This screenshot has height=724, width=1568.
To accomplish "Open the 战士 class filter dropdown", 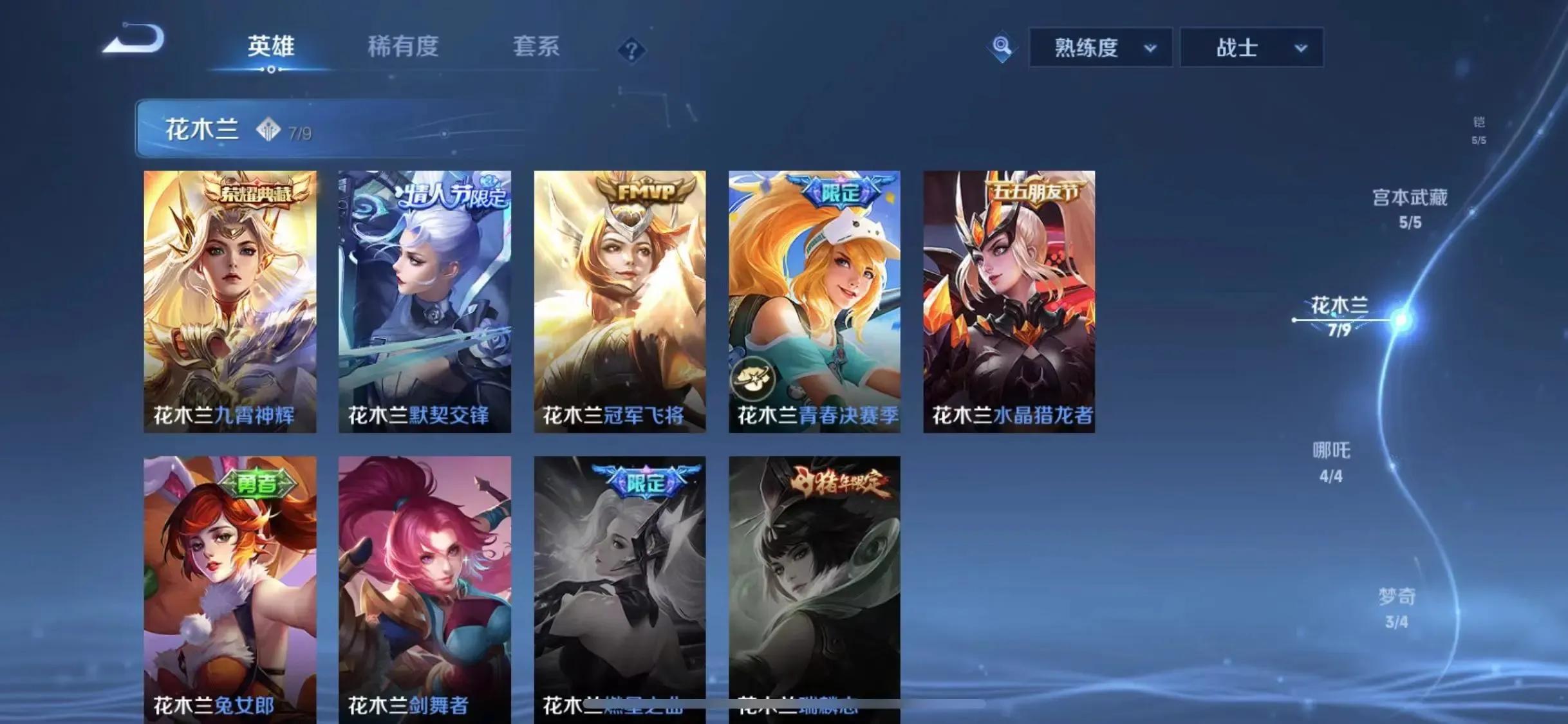I will point(1252,47).
